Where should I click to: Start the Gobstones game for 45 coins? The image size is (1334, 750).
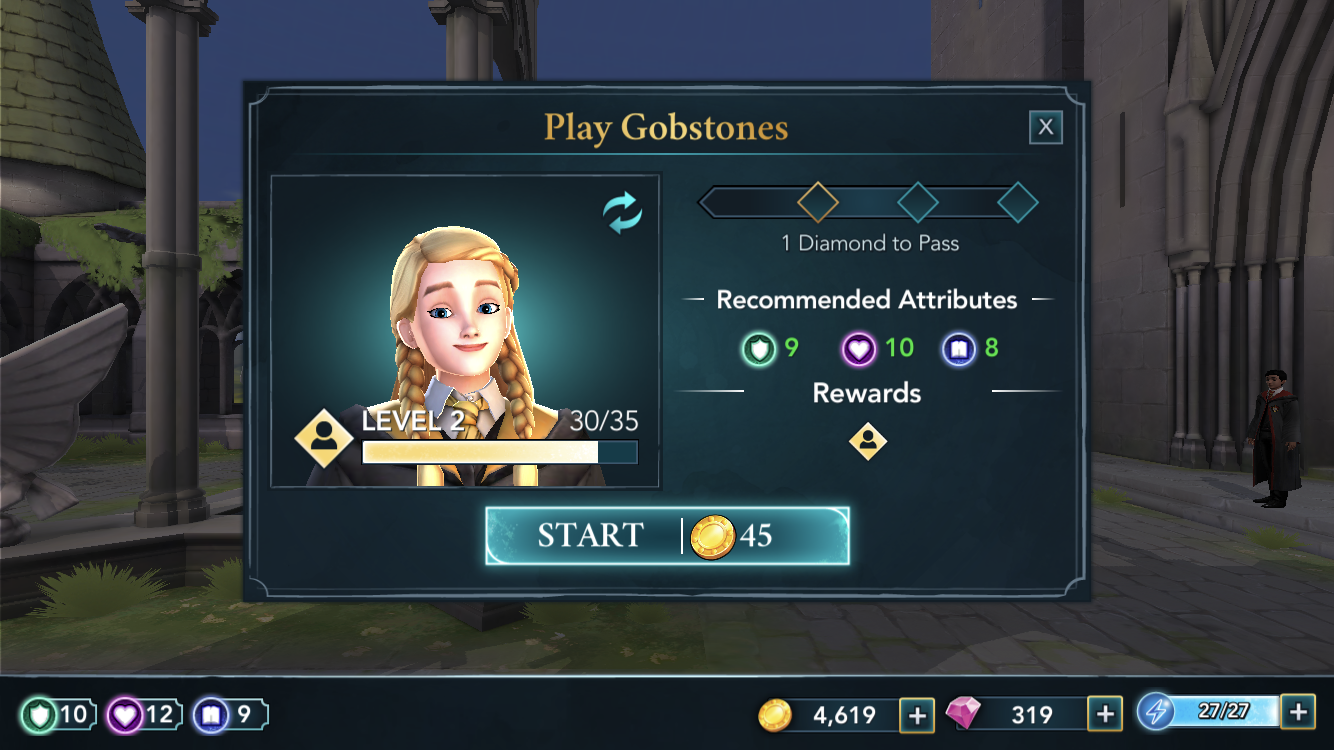pyautogui.click(x=667, y=536)
